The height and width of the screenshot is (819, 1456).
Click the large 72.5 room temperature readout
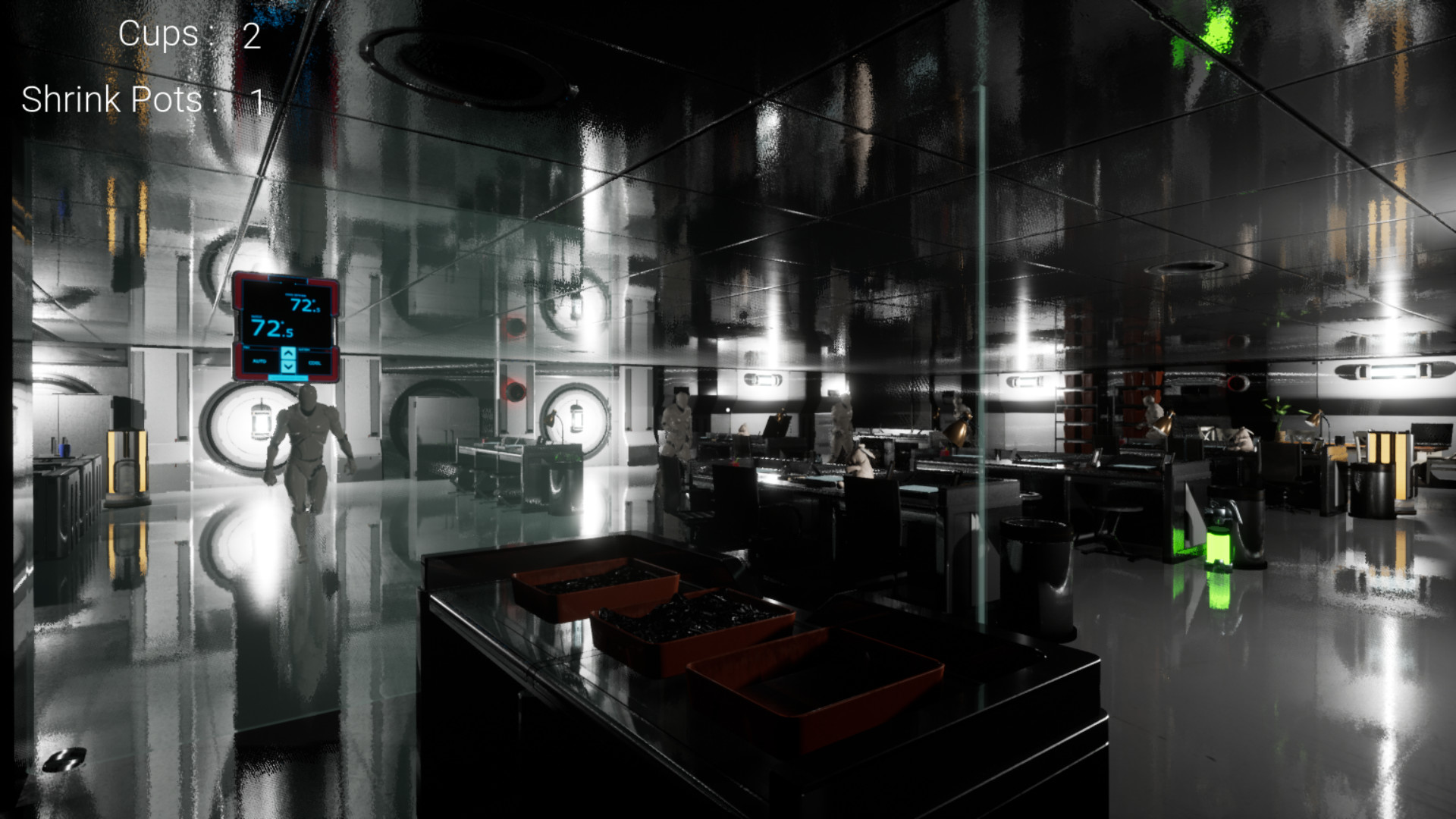click(270, 328)
